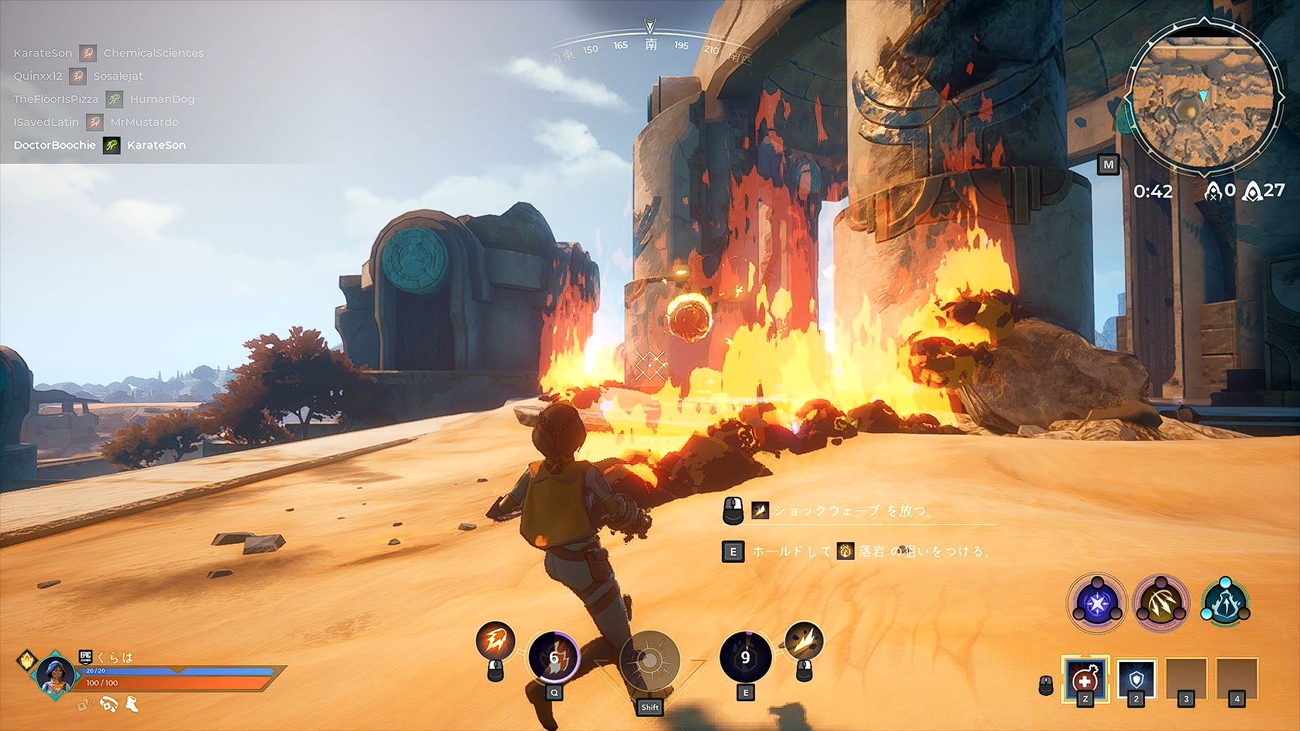This screenshot has width=1300, height=731.
Task: Open the minimap via the M key indicator
Action: point(1107,165)
